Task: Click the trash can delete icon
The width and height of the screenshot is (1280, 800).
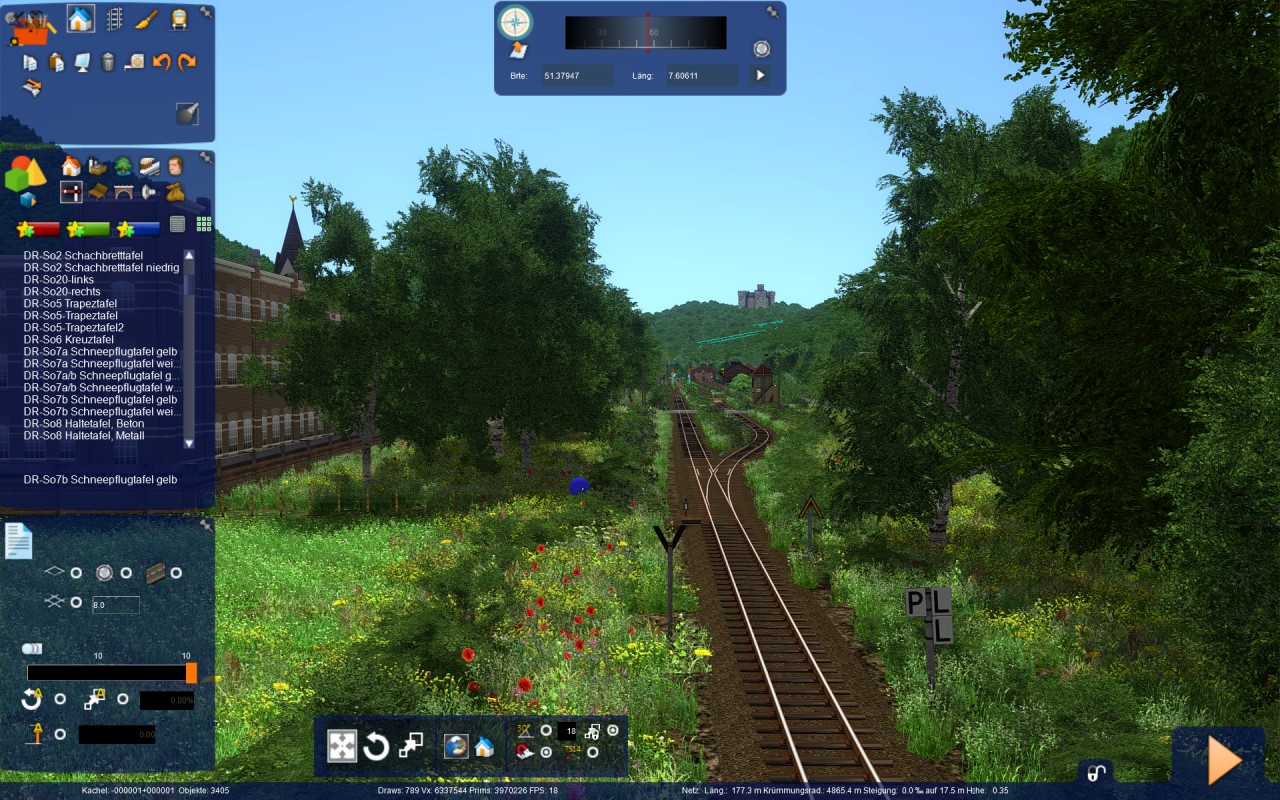Action: (x=108, y=62)
